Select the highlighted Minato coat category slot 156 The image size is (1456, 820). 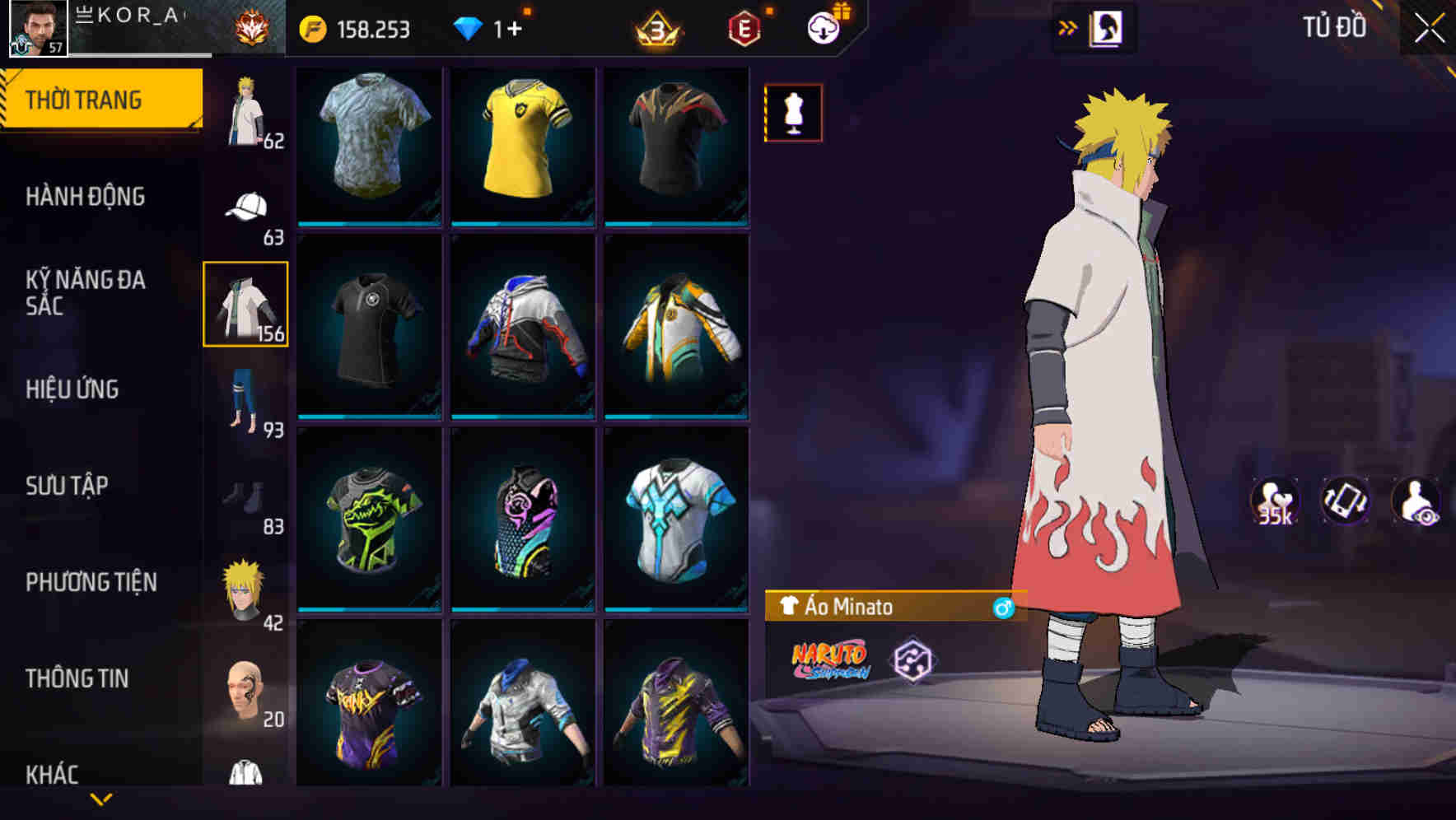pos(245,305)
